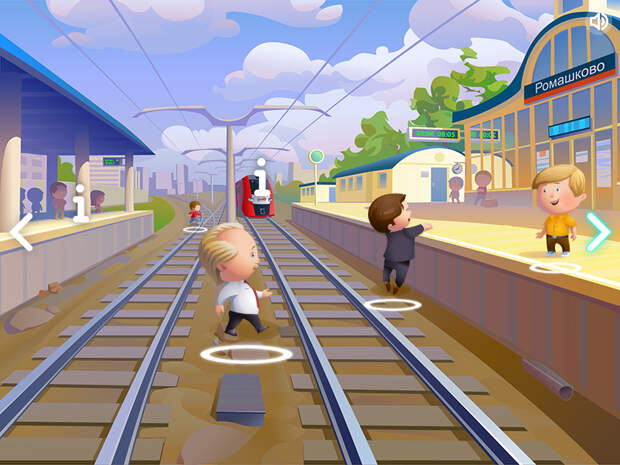Open the info marker beside the red train
This screenshot has width=620, height=465.
[x=261, y=178]
